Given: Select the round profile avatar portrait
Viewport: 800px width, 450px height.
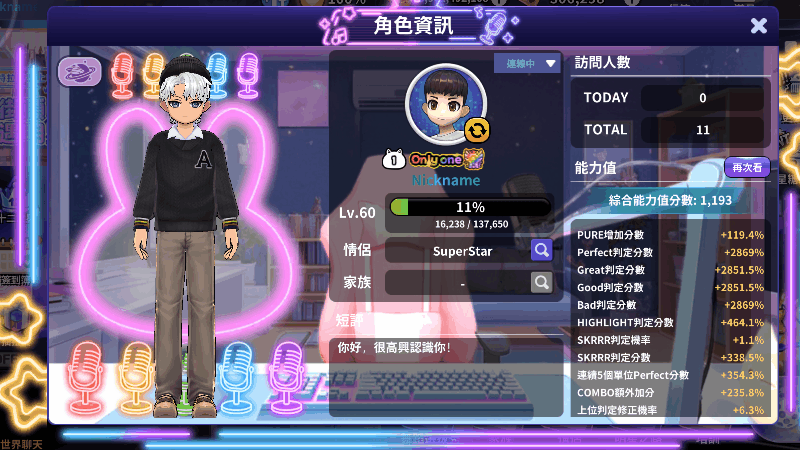Looking at the screenshot, I should [x=444, y=104].
